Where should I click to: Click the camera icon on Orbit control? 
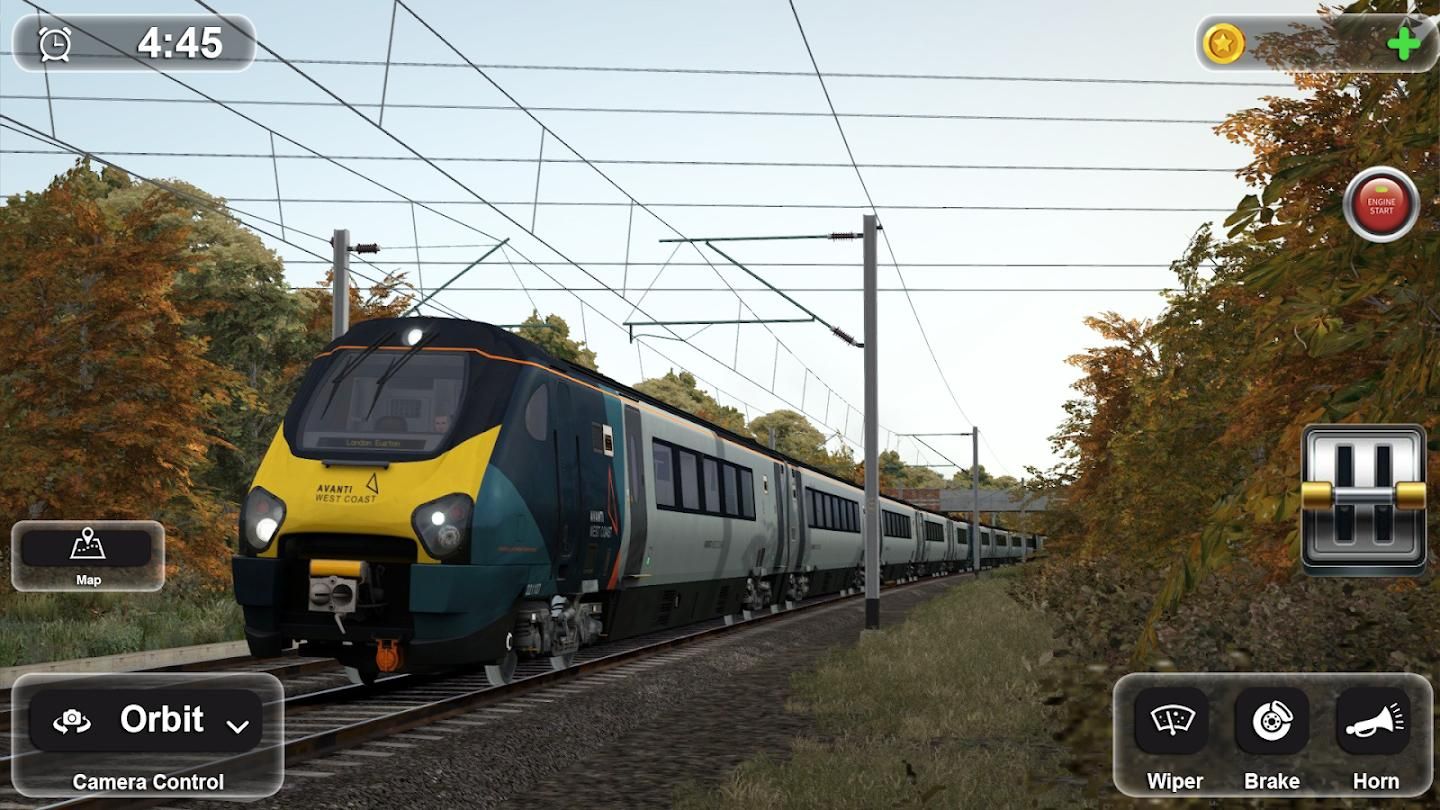70,719
